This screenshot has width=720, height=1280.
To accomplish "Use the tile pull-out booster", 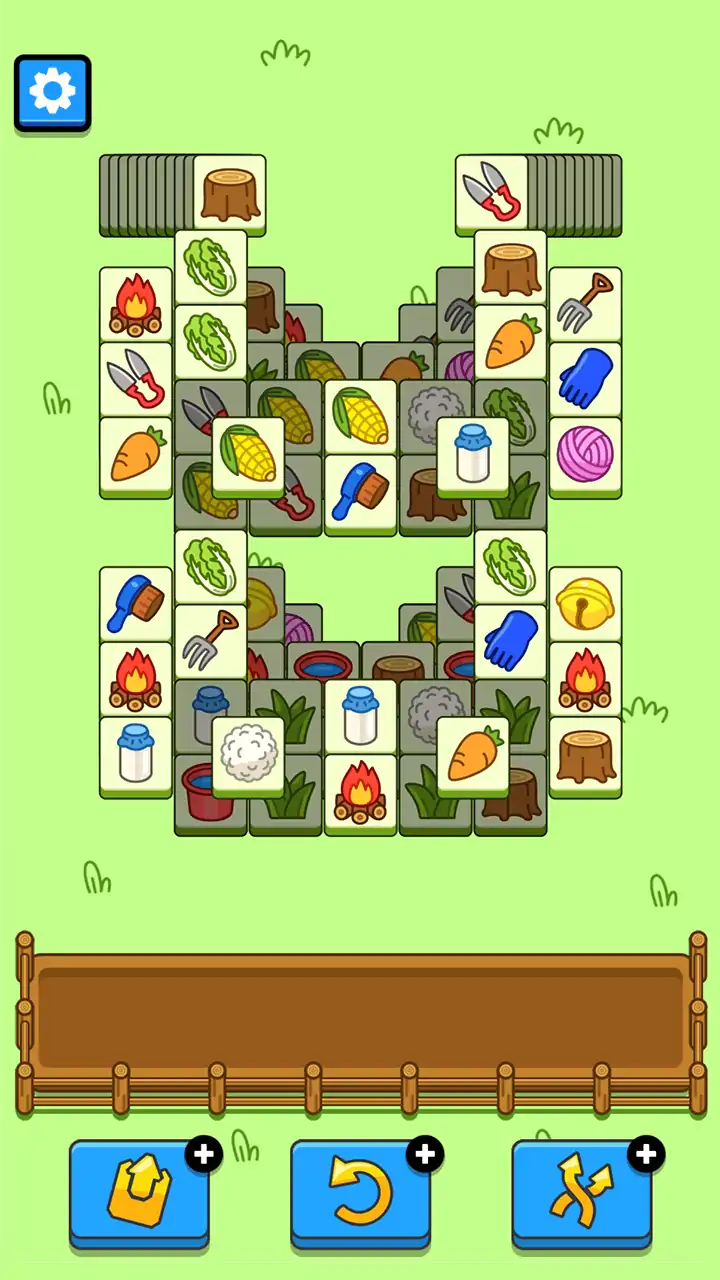I will pos(140,1194).
